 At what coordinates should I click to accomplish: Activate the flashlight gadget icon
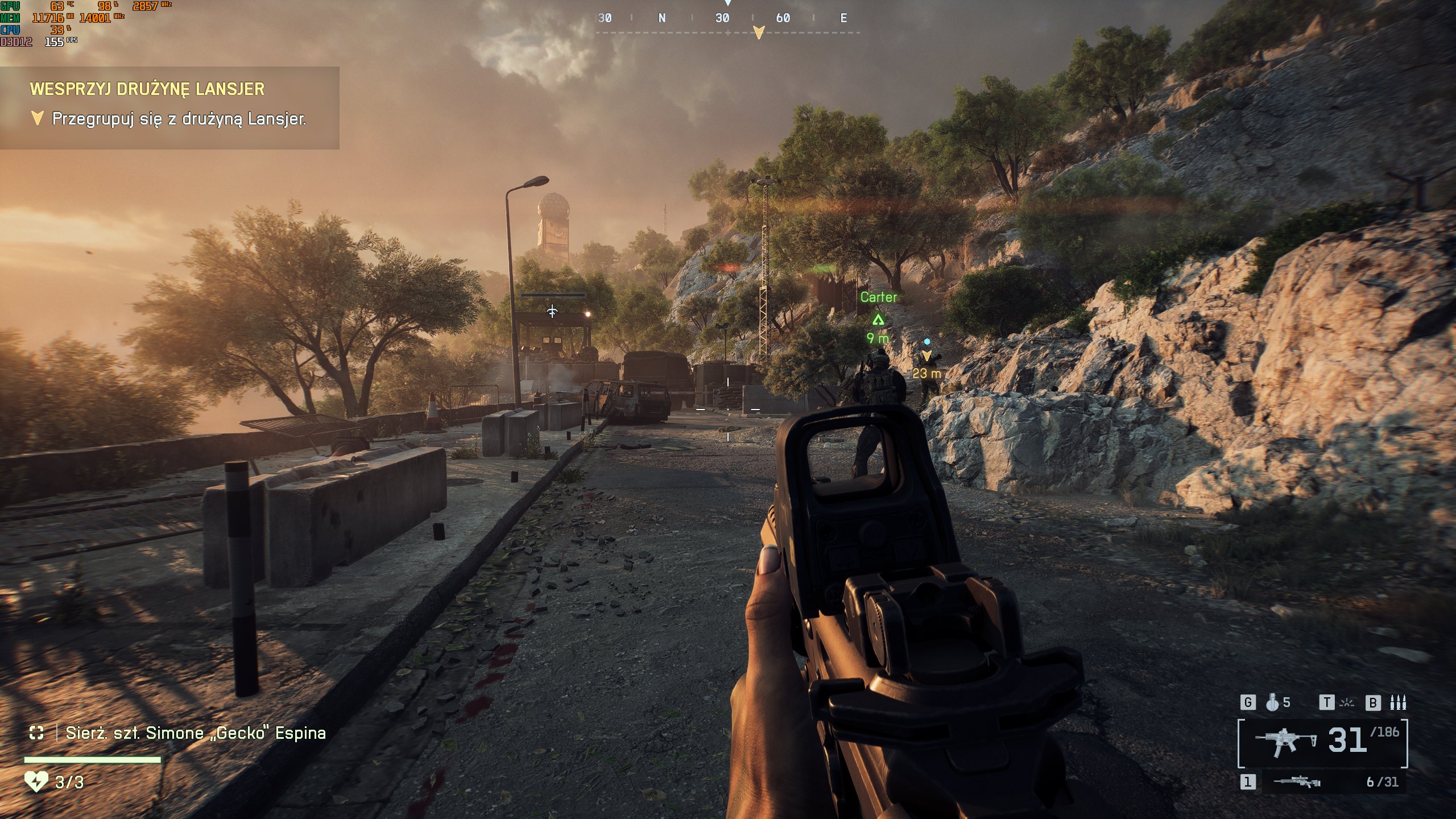[1347, 703]
